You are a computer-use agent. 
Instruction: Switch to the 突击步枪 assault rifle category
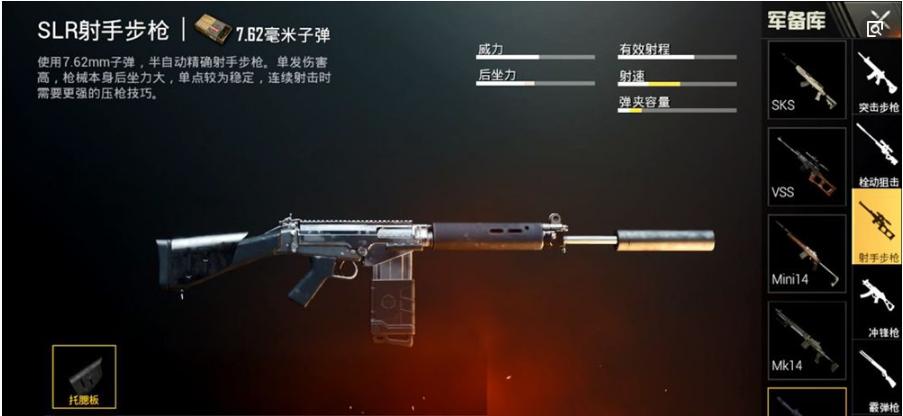point(877,81)
